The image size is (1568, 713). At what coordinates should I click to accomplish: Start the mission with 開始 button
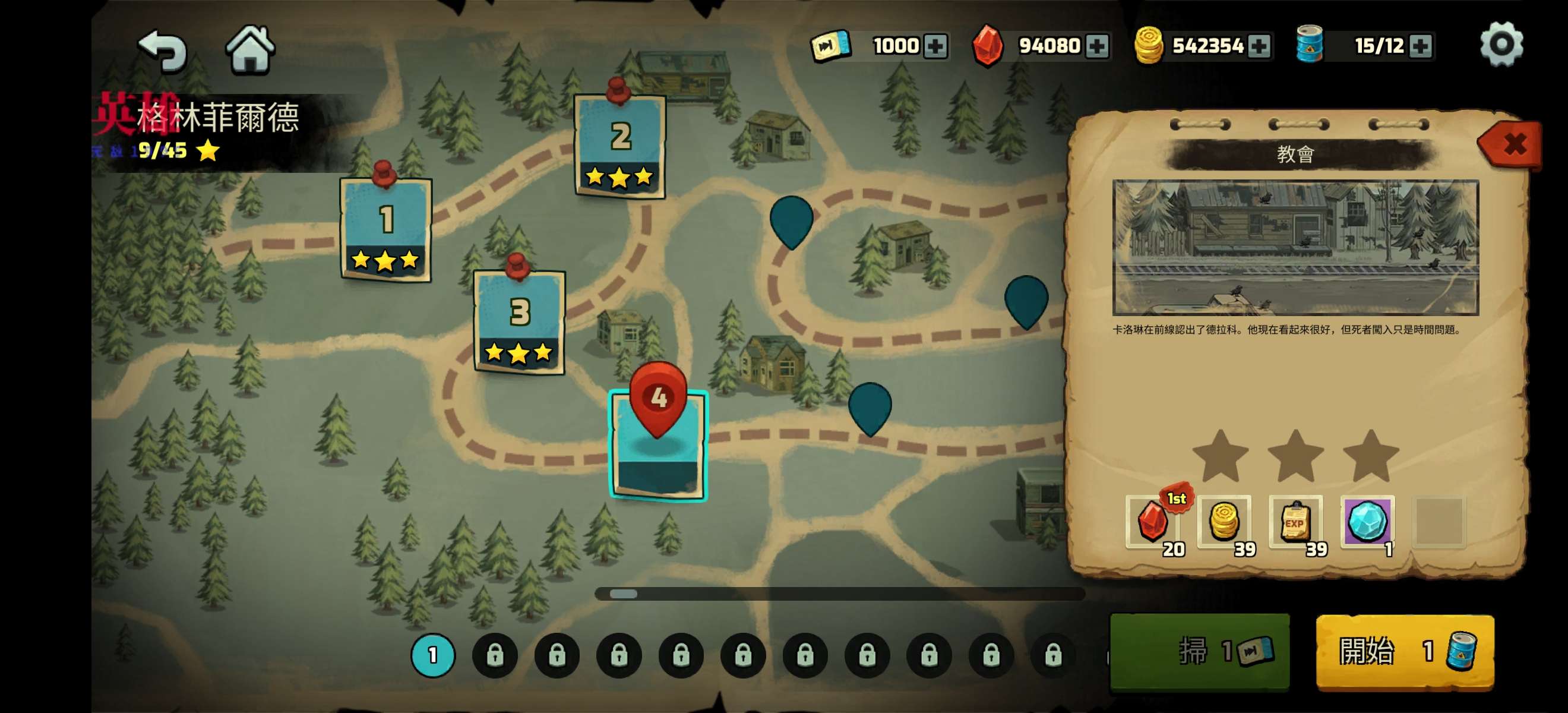[1405, 651]
